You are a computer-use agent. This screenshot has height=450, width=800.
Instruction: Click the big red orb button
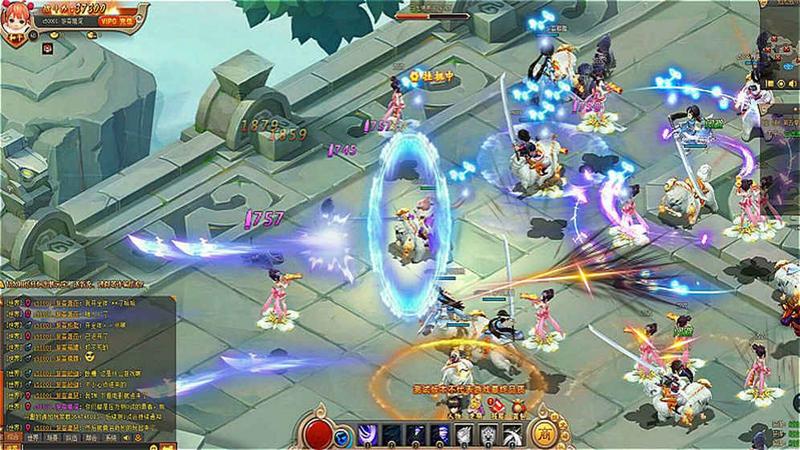(318, 433)
